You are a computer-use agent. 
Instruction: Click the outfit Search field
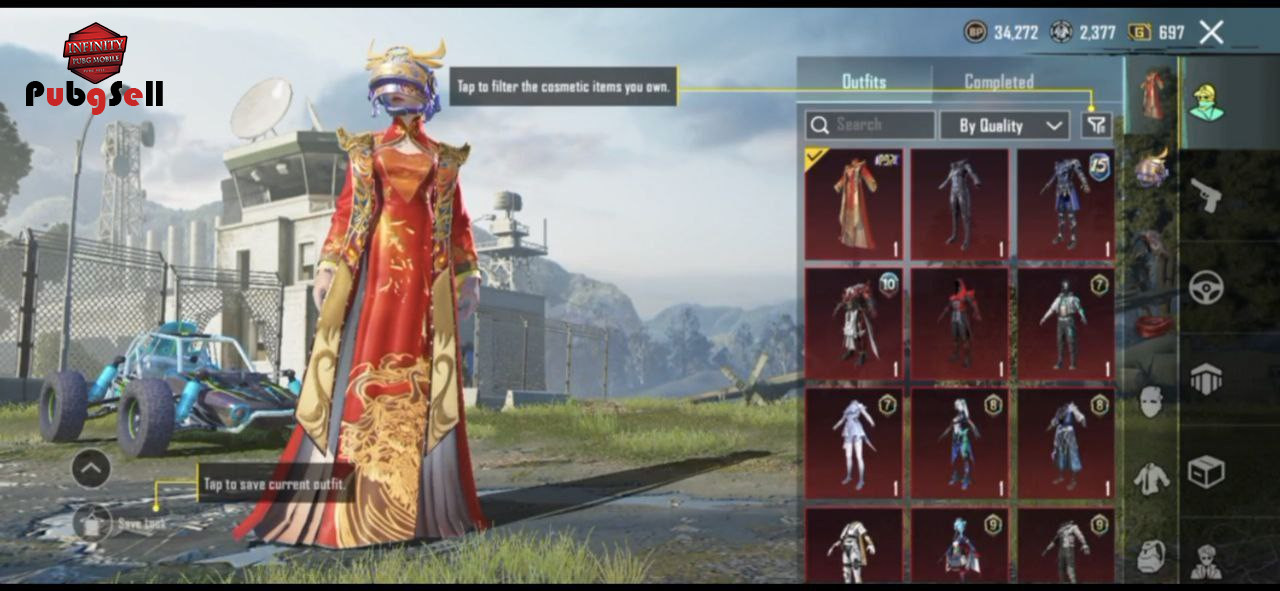pyautogui.click(x=870, y=125)
